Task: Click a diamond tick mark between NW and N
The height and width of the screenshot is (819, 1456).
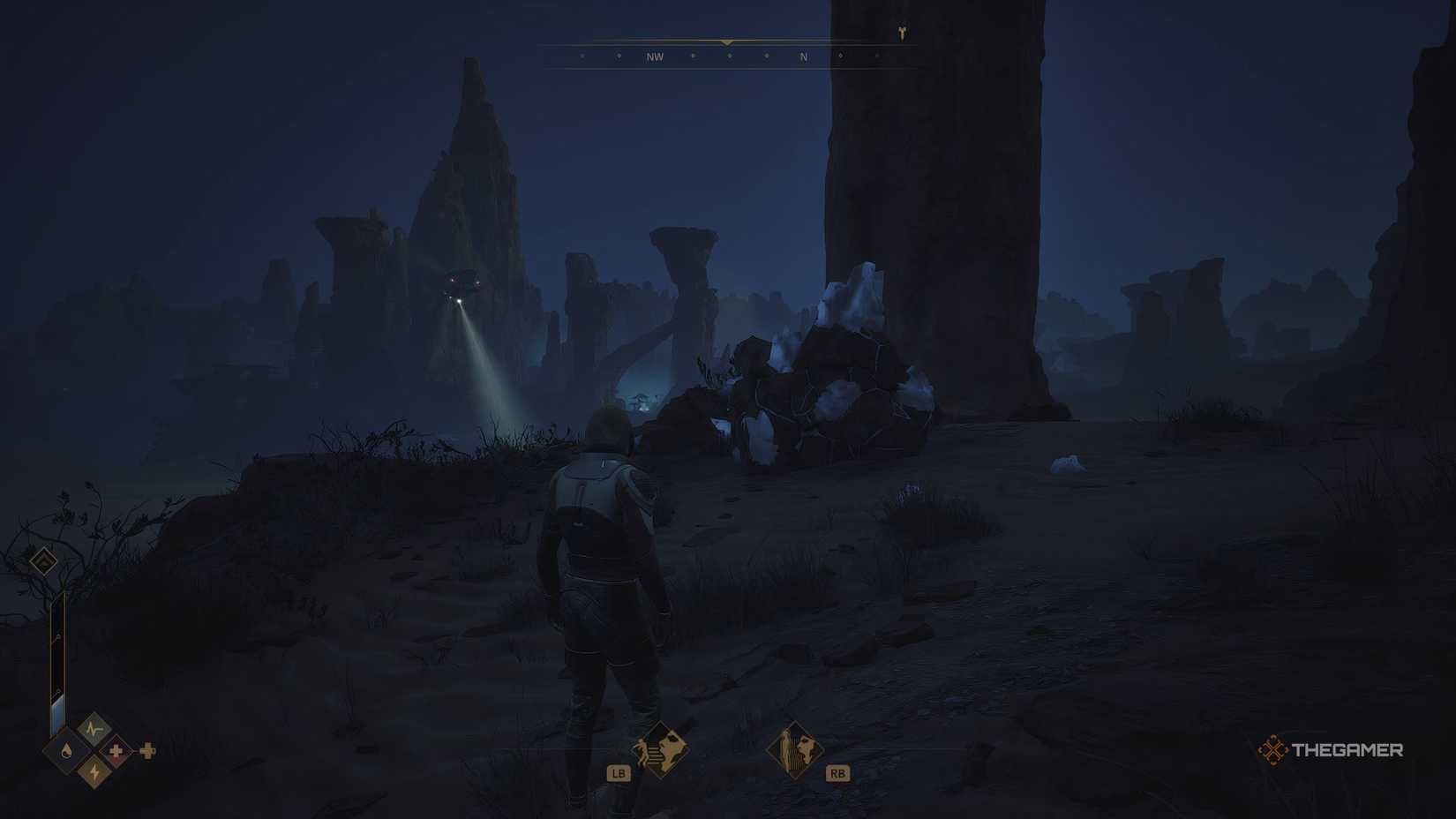Action: tap(730, 56)
